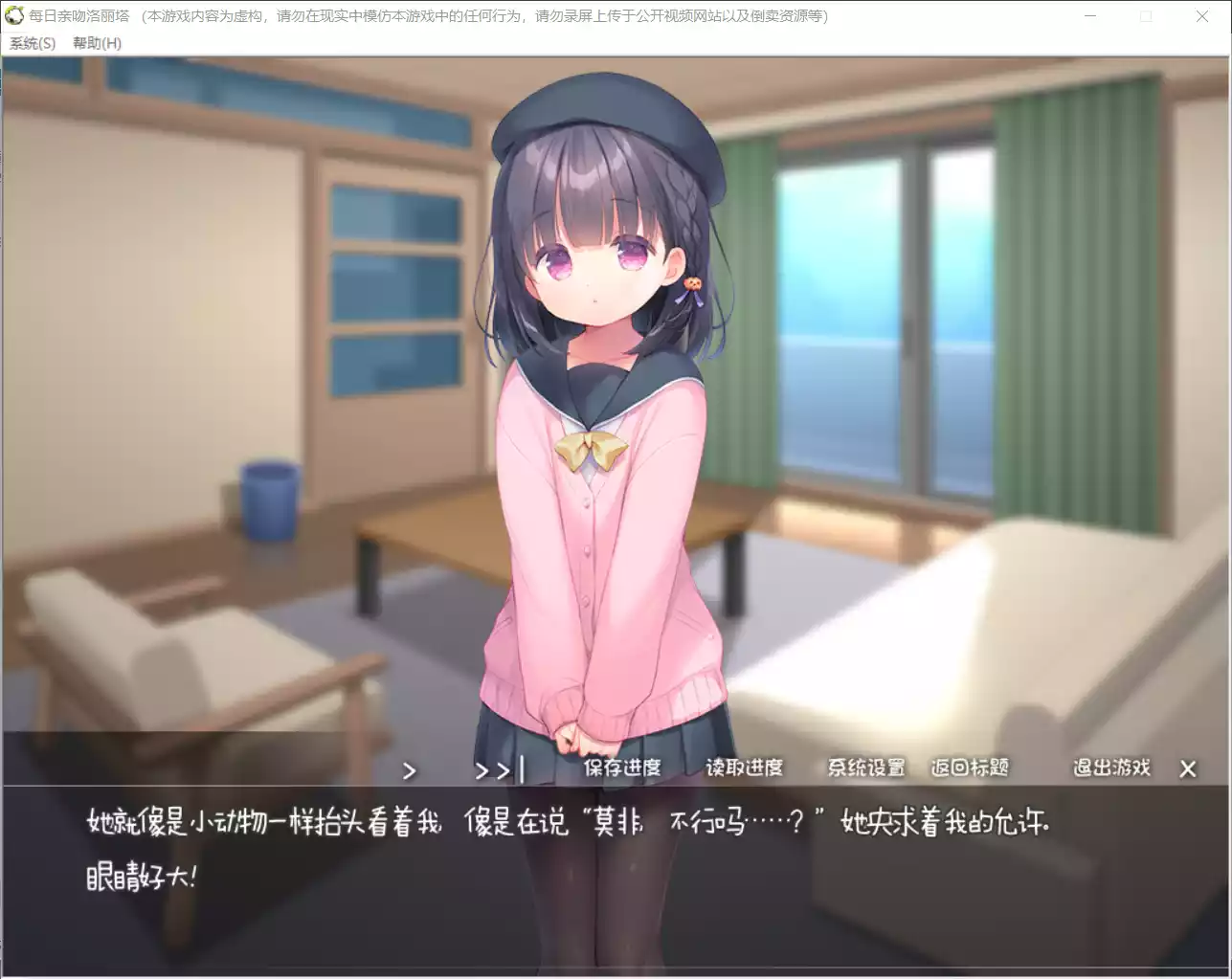Enable skip mode with the double arrow icon
This screenshot has height=979, width=1232.
[x=490, y=769]
